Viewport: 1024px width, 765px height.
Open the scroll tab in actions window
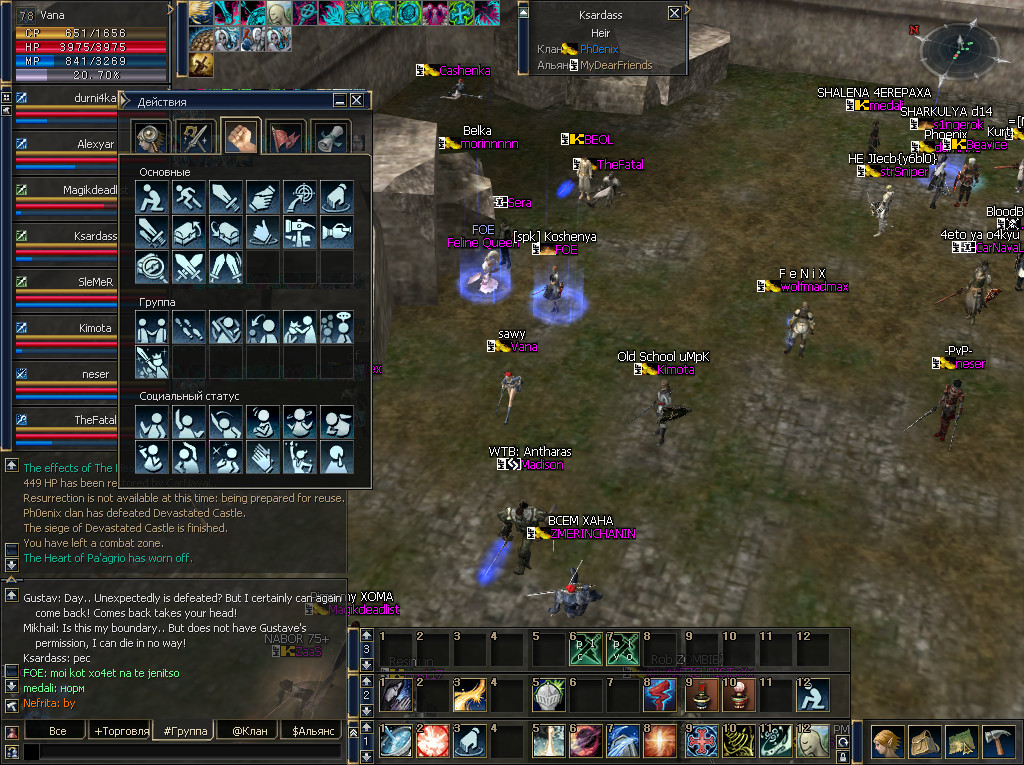click(x=329, y=137)
